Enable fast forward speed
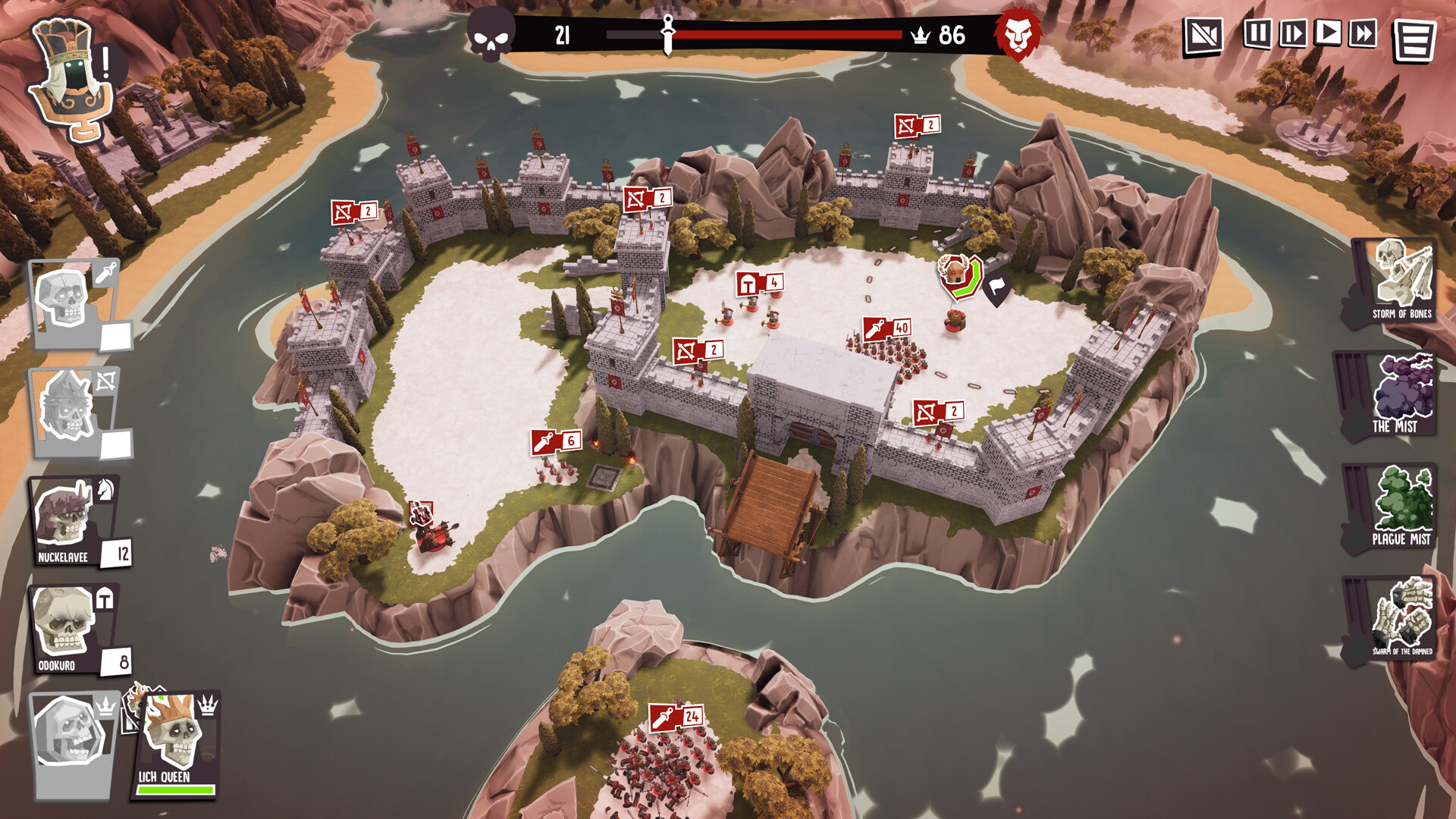This screenshot has height=819, width=1456. pos(1361,33)
